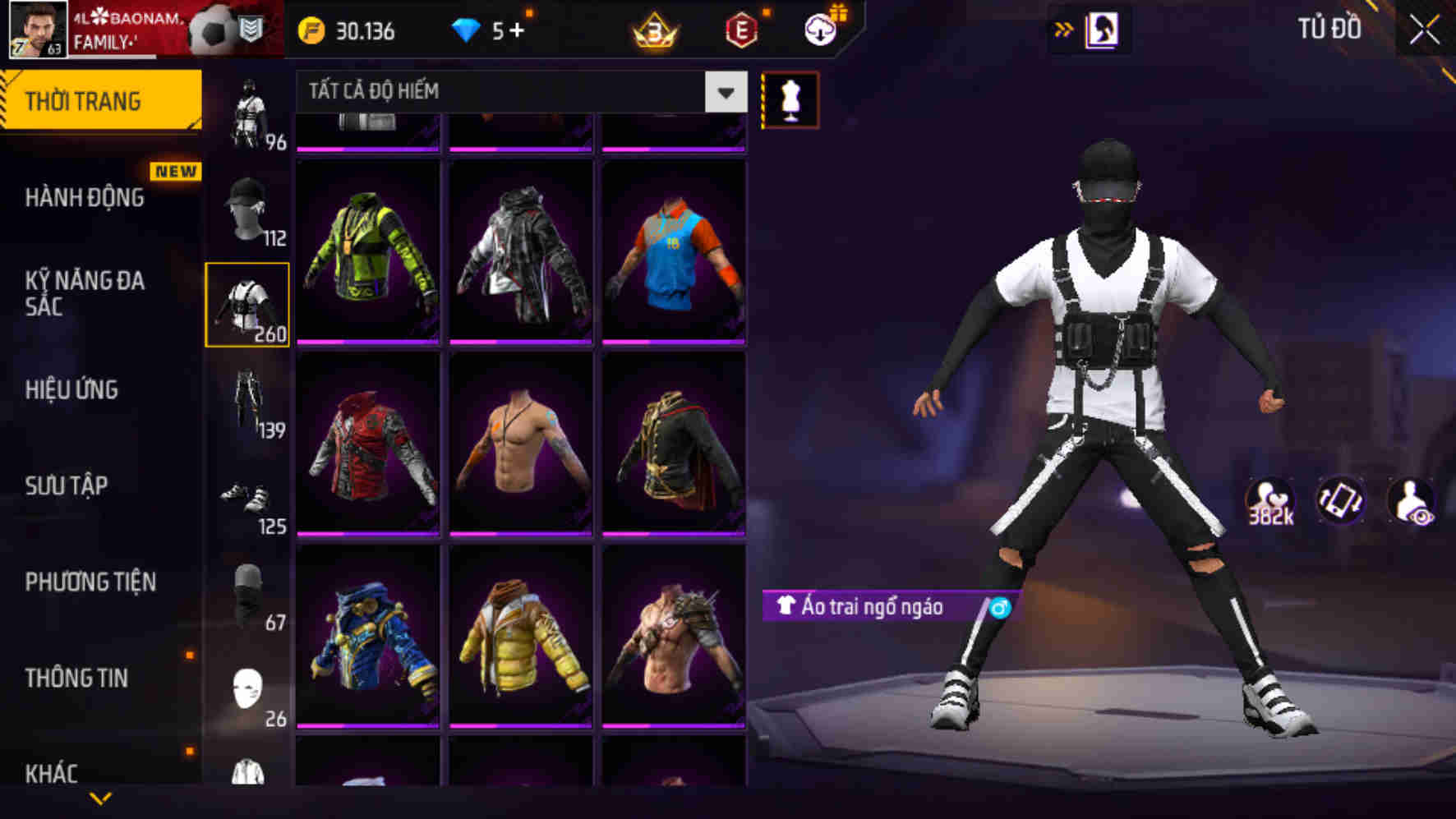This screenshot has height=819, width=1456.
Task: Collapse the top-right double chevron panel
Action: (1064, 27)
